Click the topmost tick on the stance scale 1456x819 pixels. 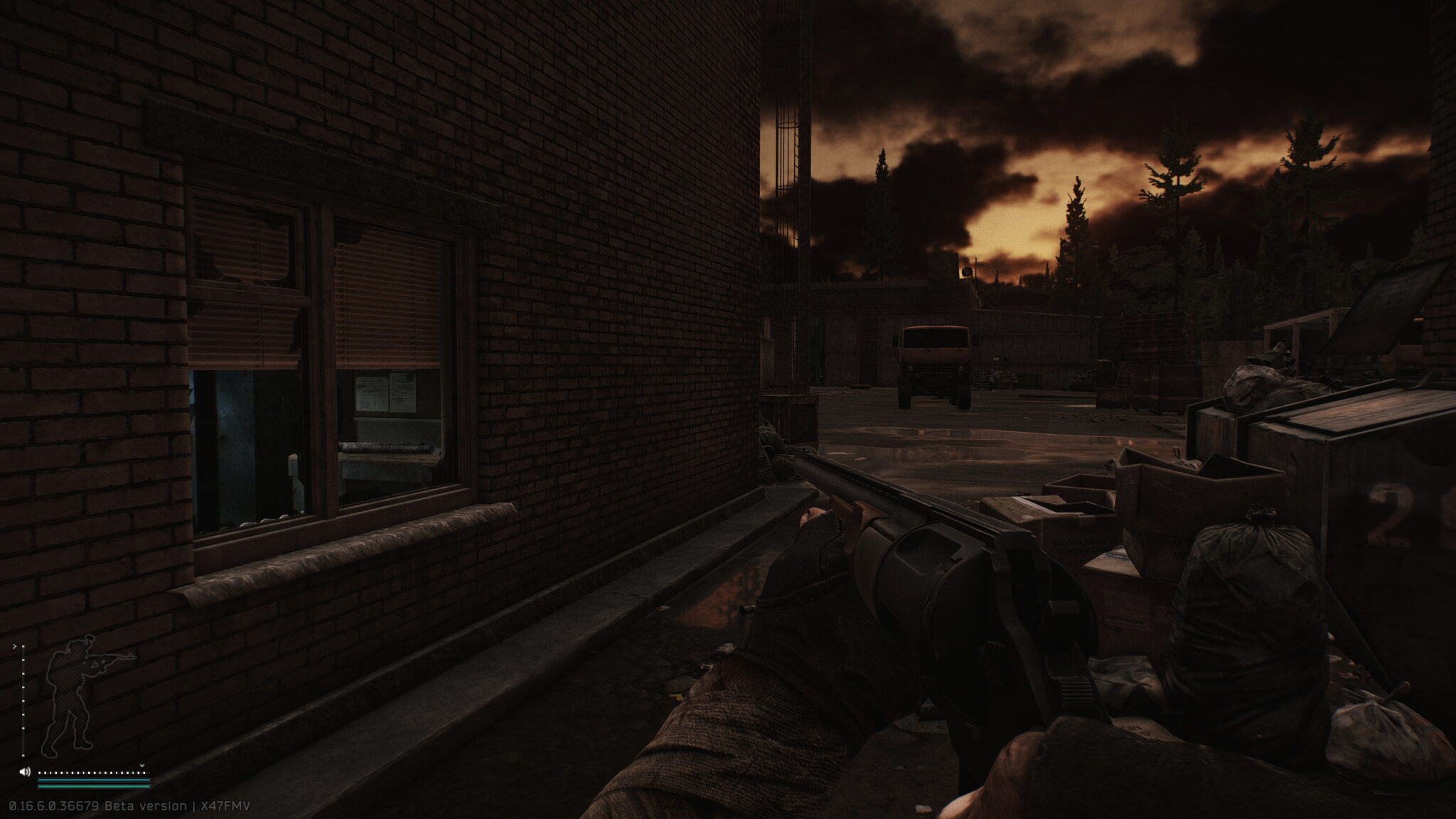coord(23,646)
